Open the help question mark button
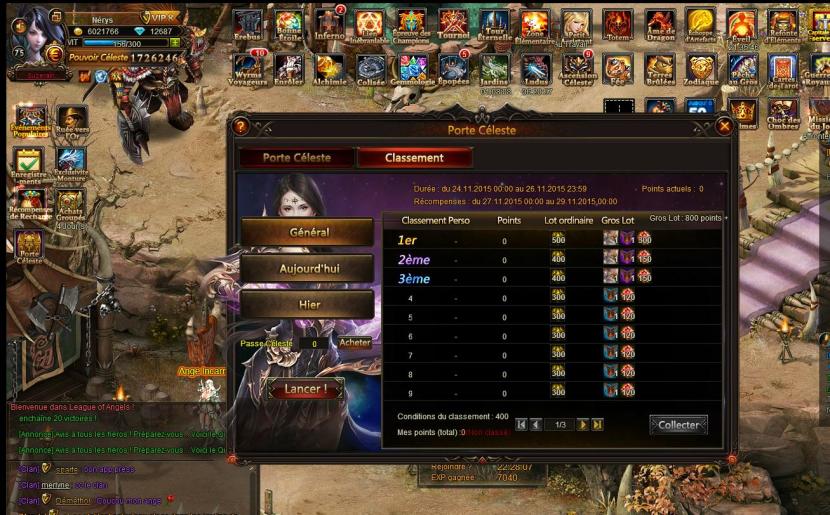Screen dimensions: 830x515 click(240, 126)
